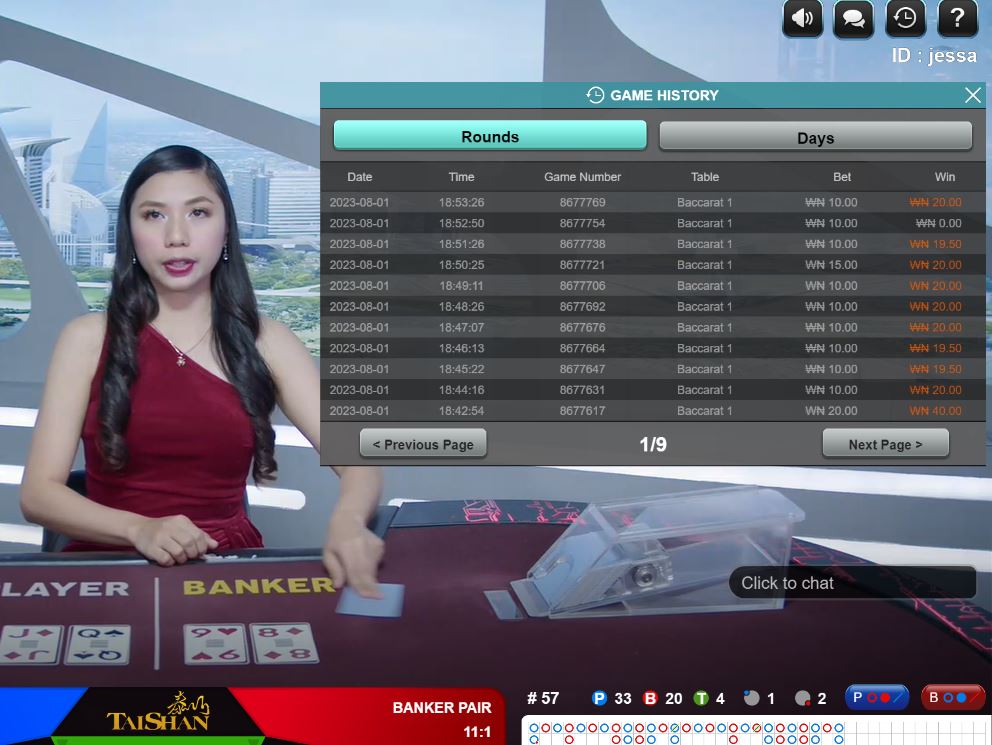Select history row for game 8677617
This screenshot has width=992, height=745.
click(x=582, y=411)
